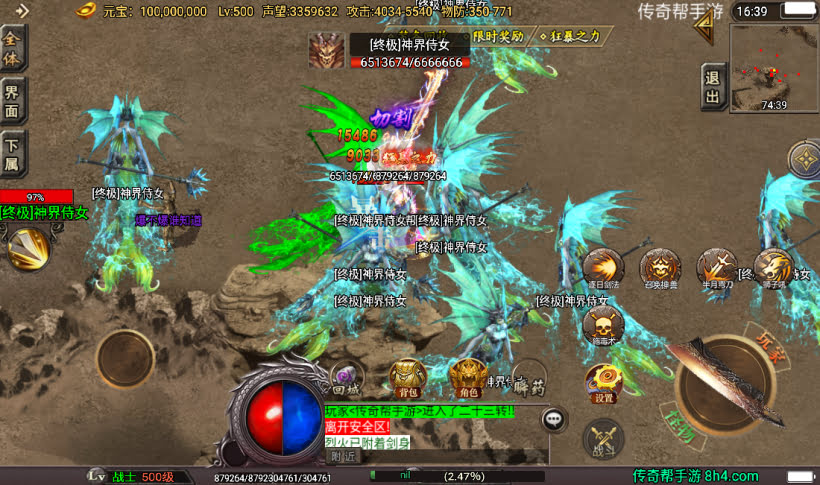
Task: Use the 回城 return-to-town icon
Action: (x=346, y=376)
